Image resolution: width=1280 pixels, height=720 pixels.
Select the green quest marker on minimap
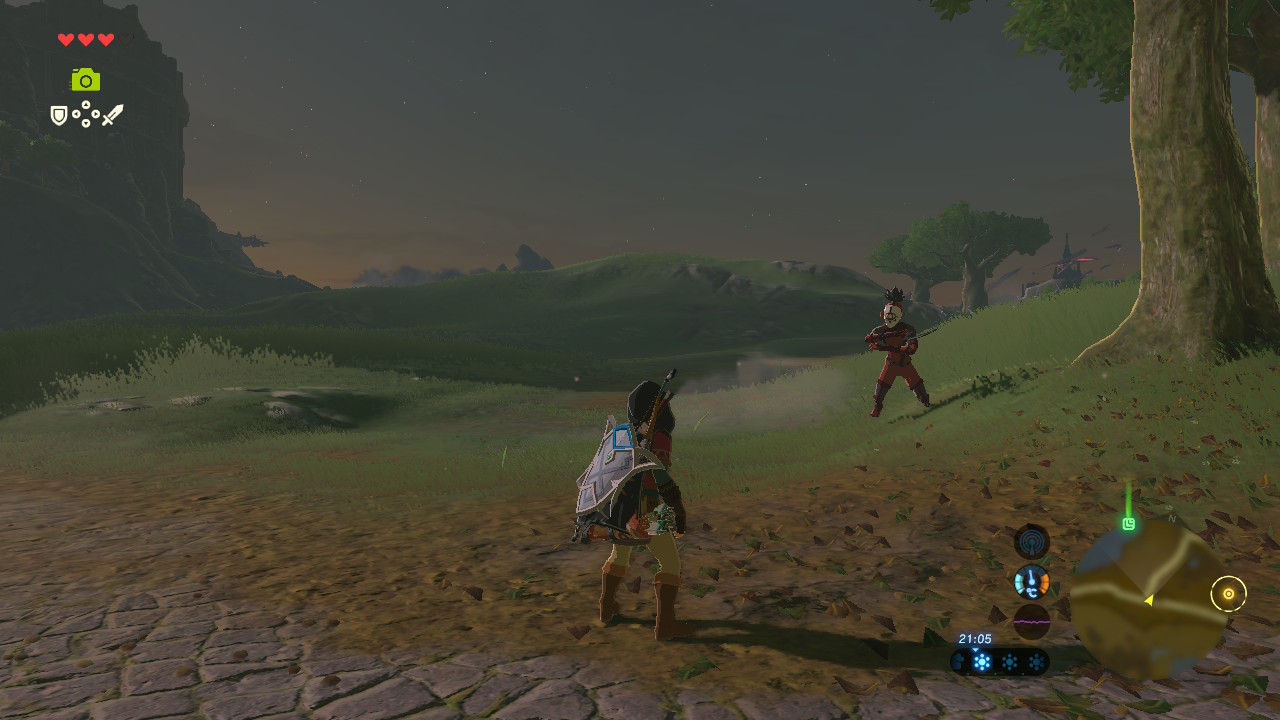tap(1129, 523)
